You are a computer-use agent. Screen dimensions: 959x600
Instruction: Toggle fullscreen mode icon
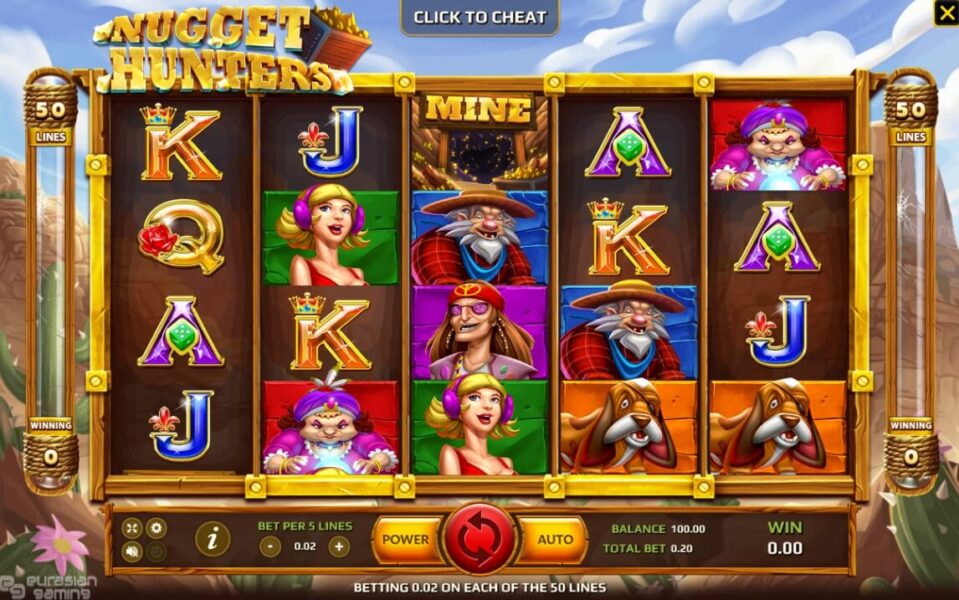pos(132,527)
